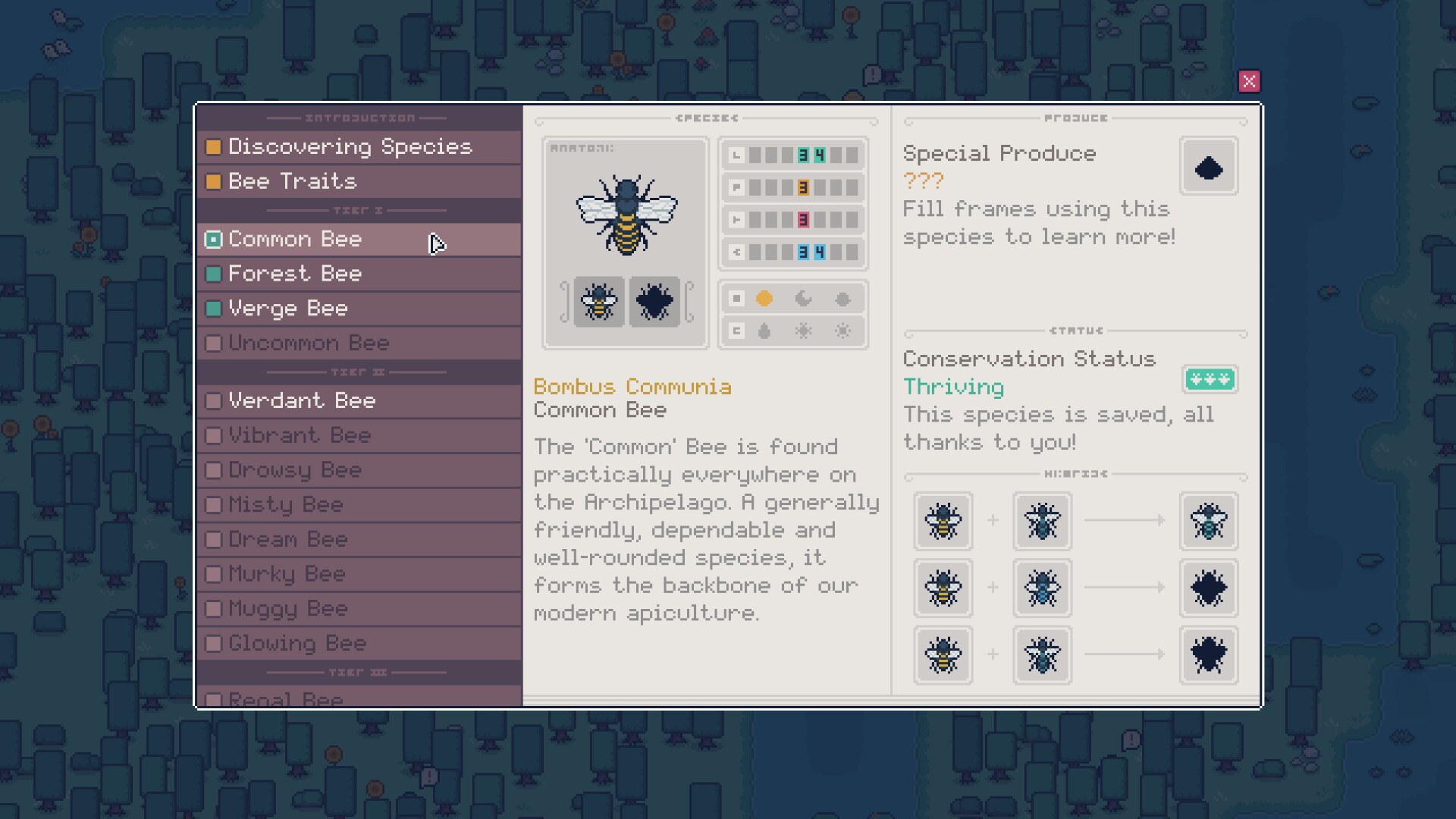
Task: Expand the Tier II section divider
Action: [356, 371]
